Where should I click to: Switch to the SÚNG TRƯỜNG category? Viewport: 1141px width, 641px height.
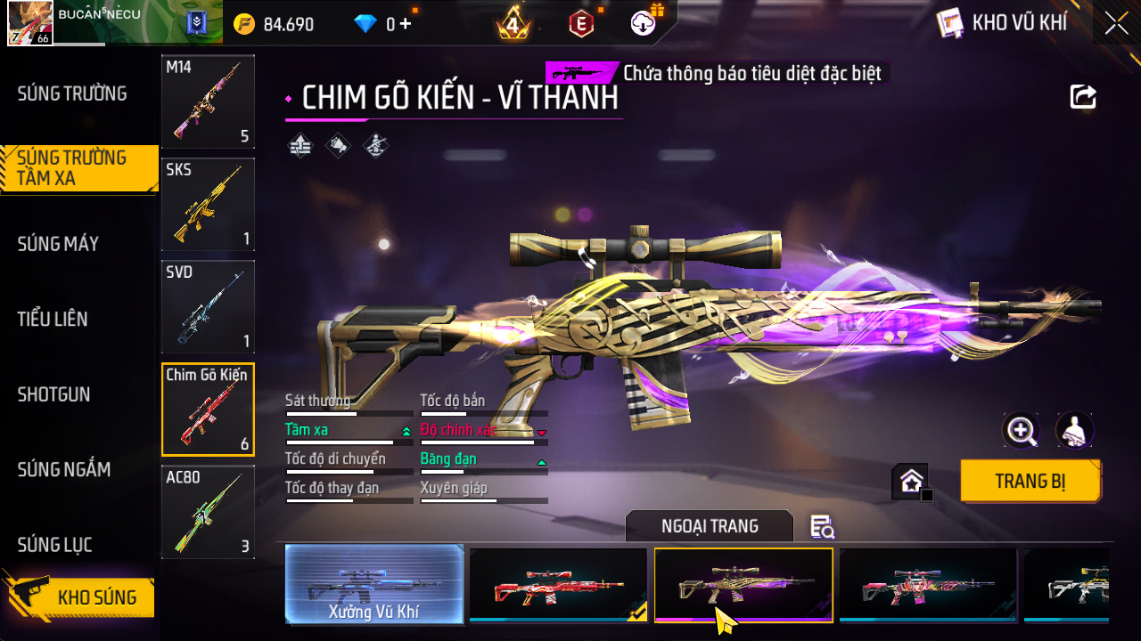click(x=72, y=94)
